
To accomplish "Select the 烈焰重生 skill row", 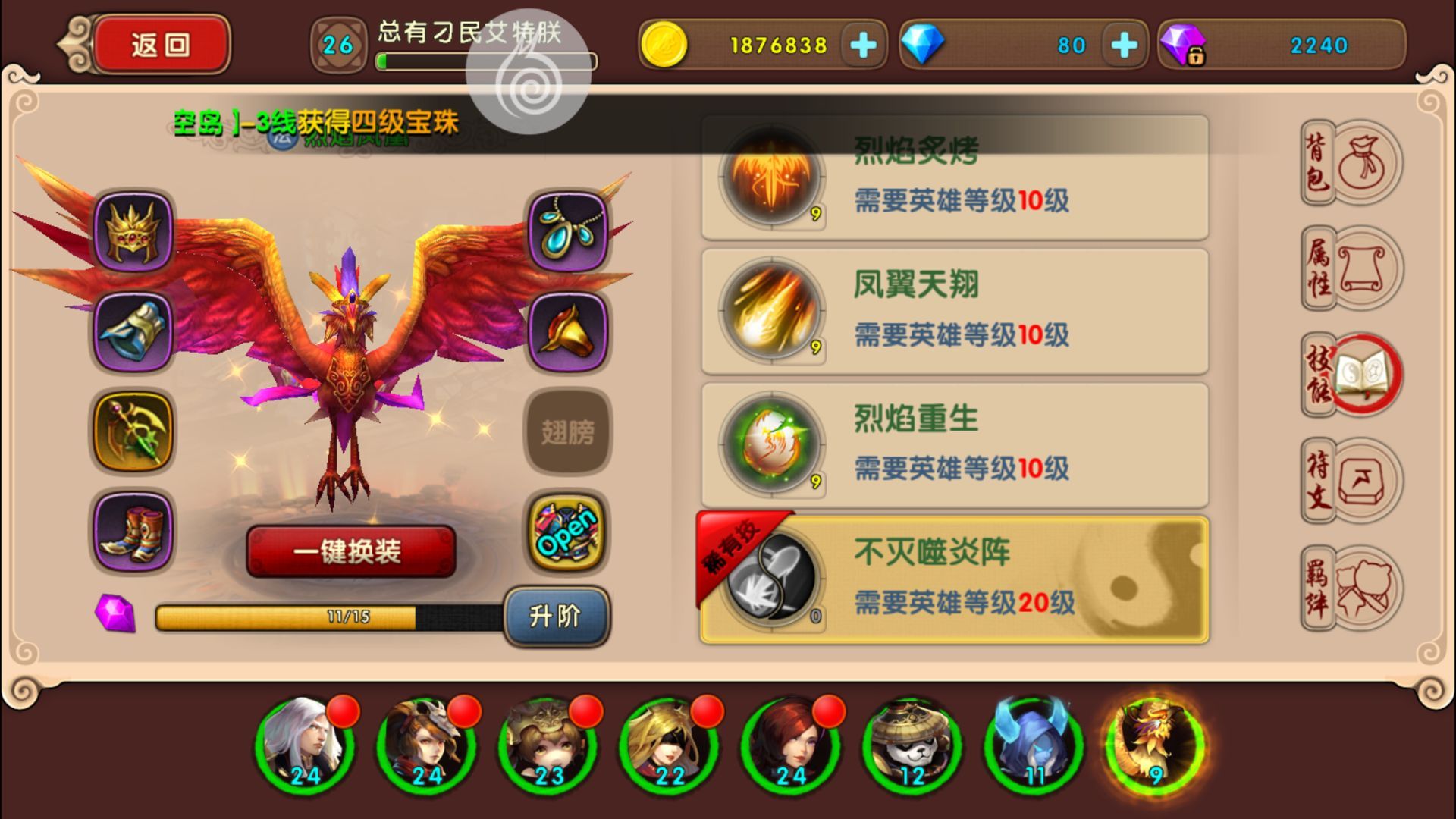I will (x=954, y=446).
